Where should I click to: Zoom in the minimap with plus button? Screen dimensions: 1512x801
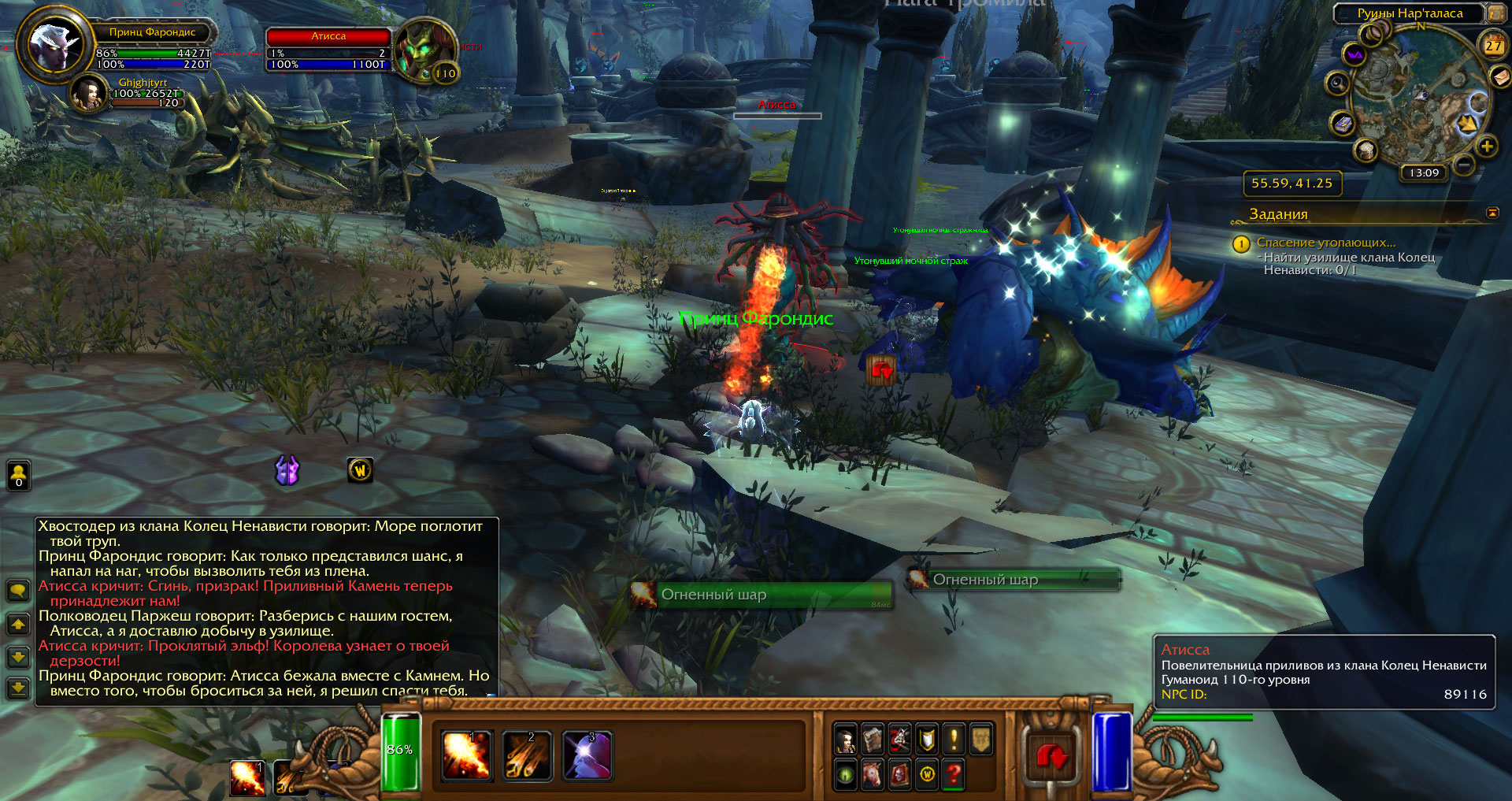pyautogui.click(x=1486, y=146)
